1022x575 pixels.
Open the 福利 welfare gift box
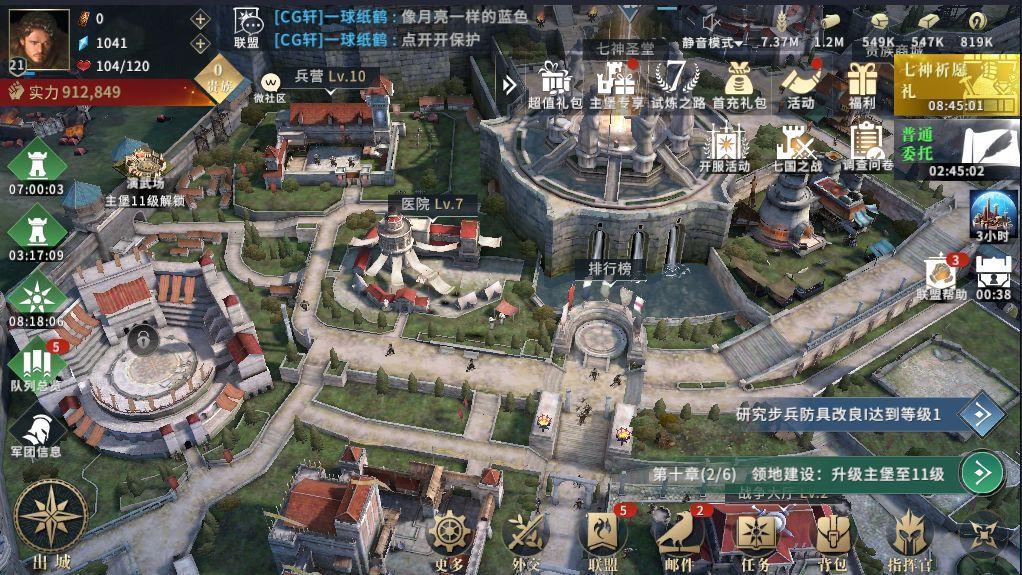click(860, 82)
